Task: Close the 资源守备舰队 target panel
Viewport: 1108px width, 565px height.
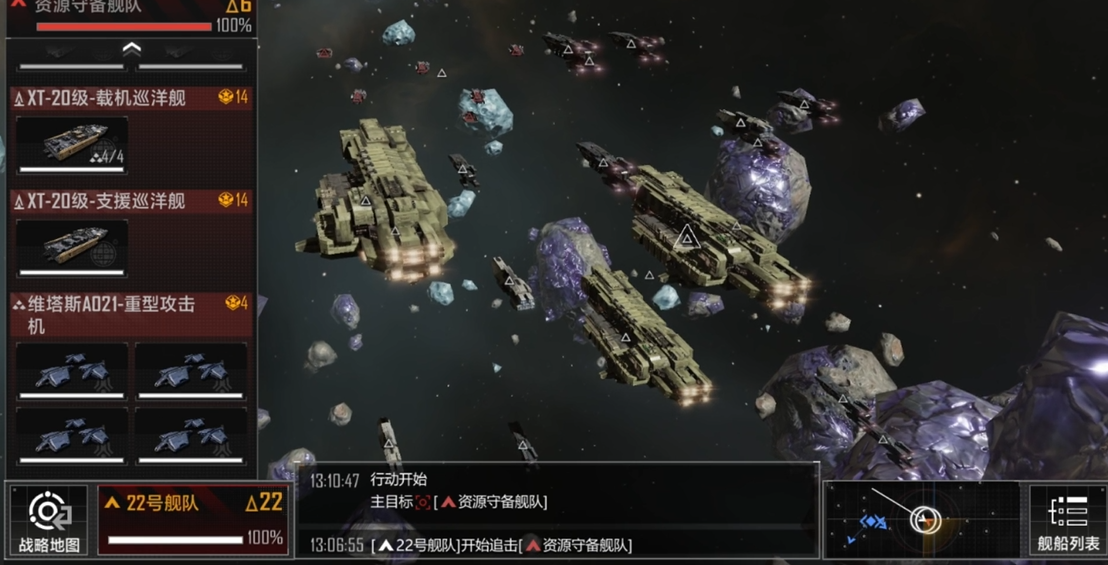Action: point(17,6)
